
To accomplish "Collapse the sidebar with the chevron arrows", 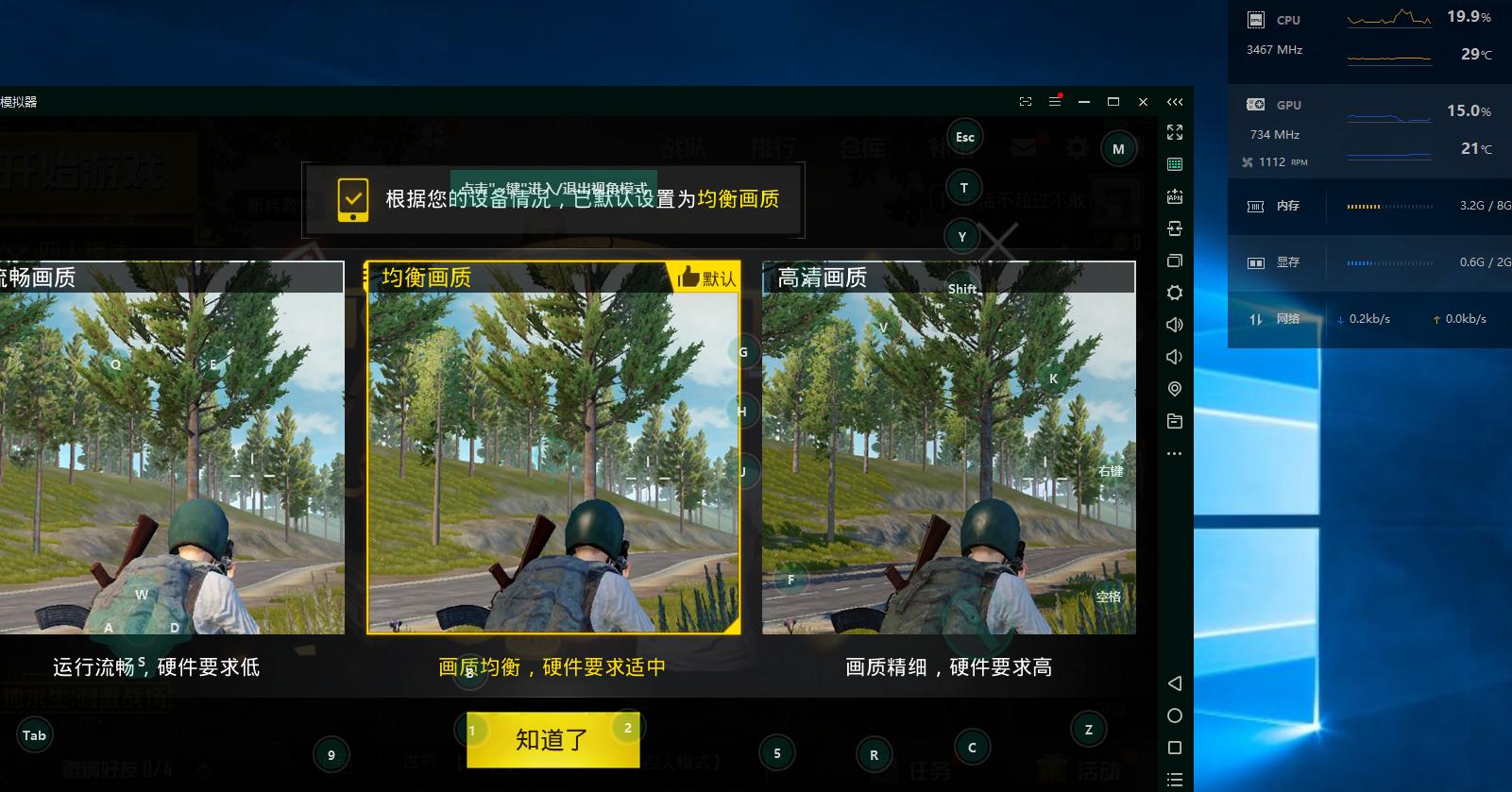I will pos(1175,101).
